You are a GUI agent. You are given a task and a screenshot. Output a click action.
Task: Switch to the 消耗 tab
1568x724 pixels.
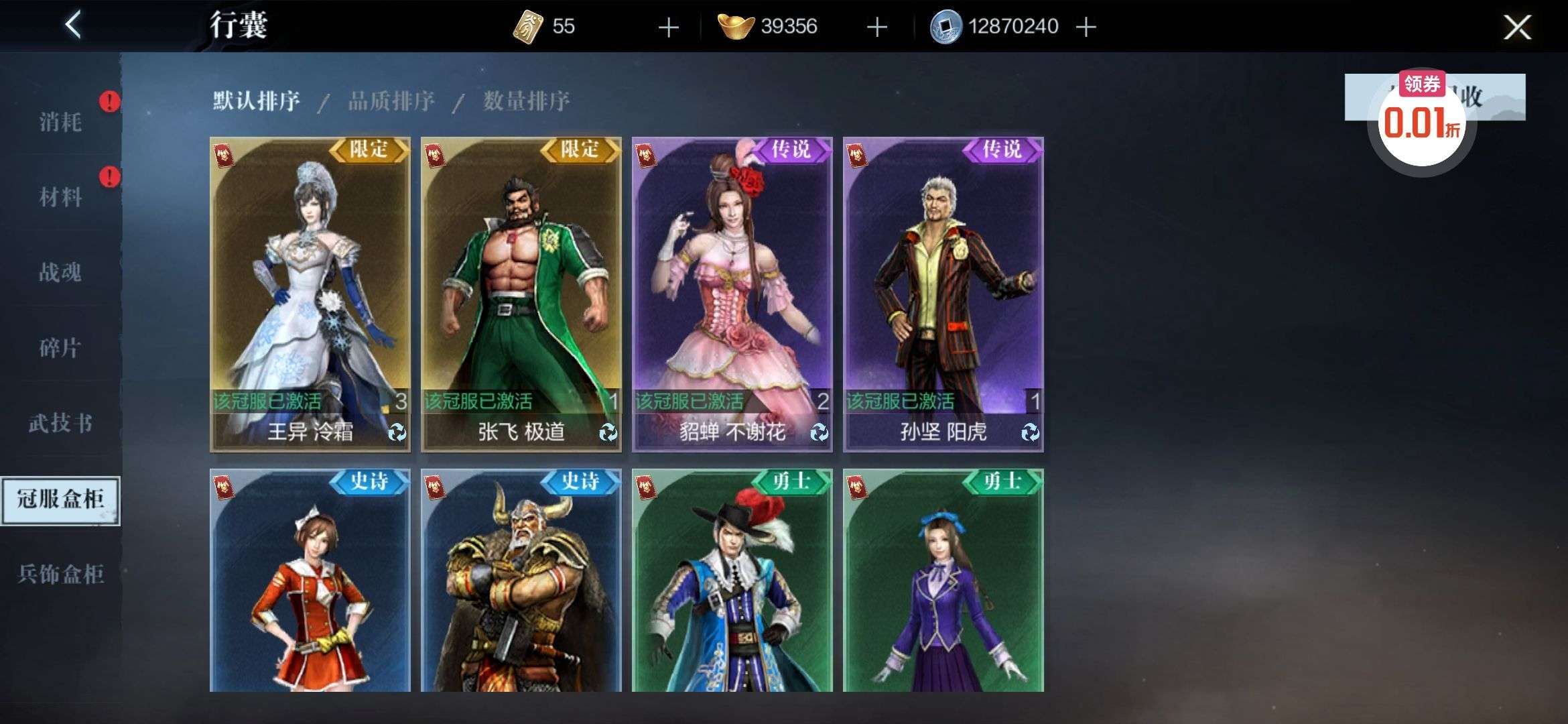click(x=60, y=122)
